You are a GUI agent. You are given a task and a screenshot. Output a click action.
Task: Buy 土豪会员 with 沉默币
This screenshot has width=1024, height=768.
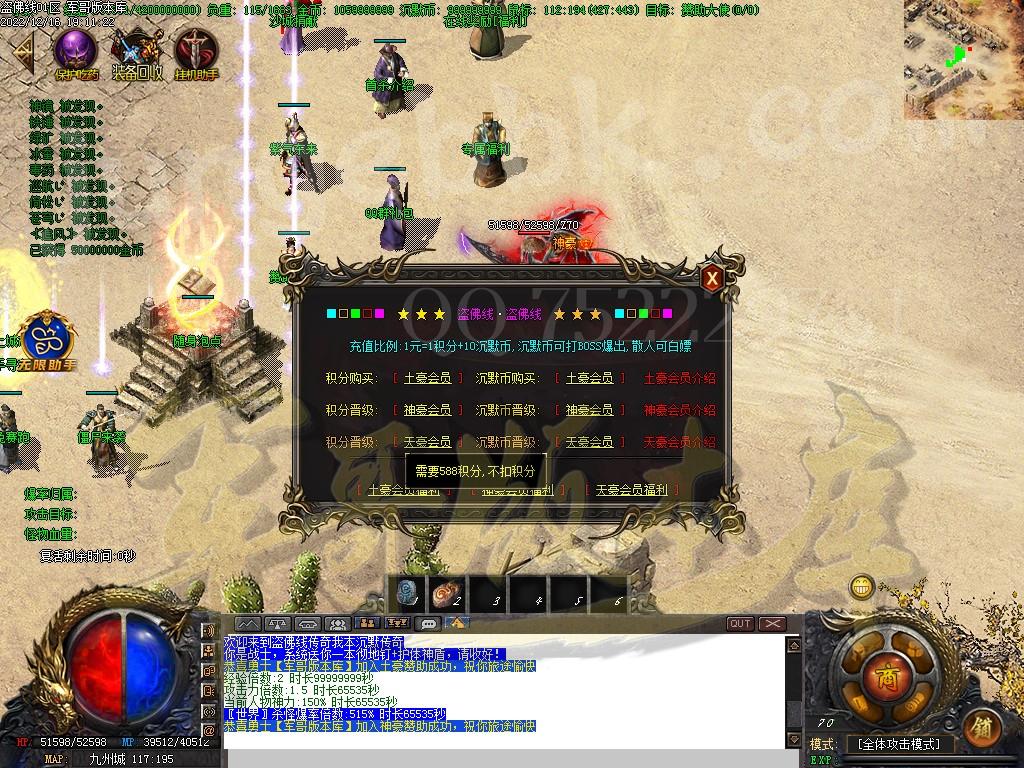click(x=589, y=378)
